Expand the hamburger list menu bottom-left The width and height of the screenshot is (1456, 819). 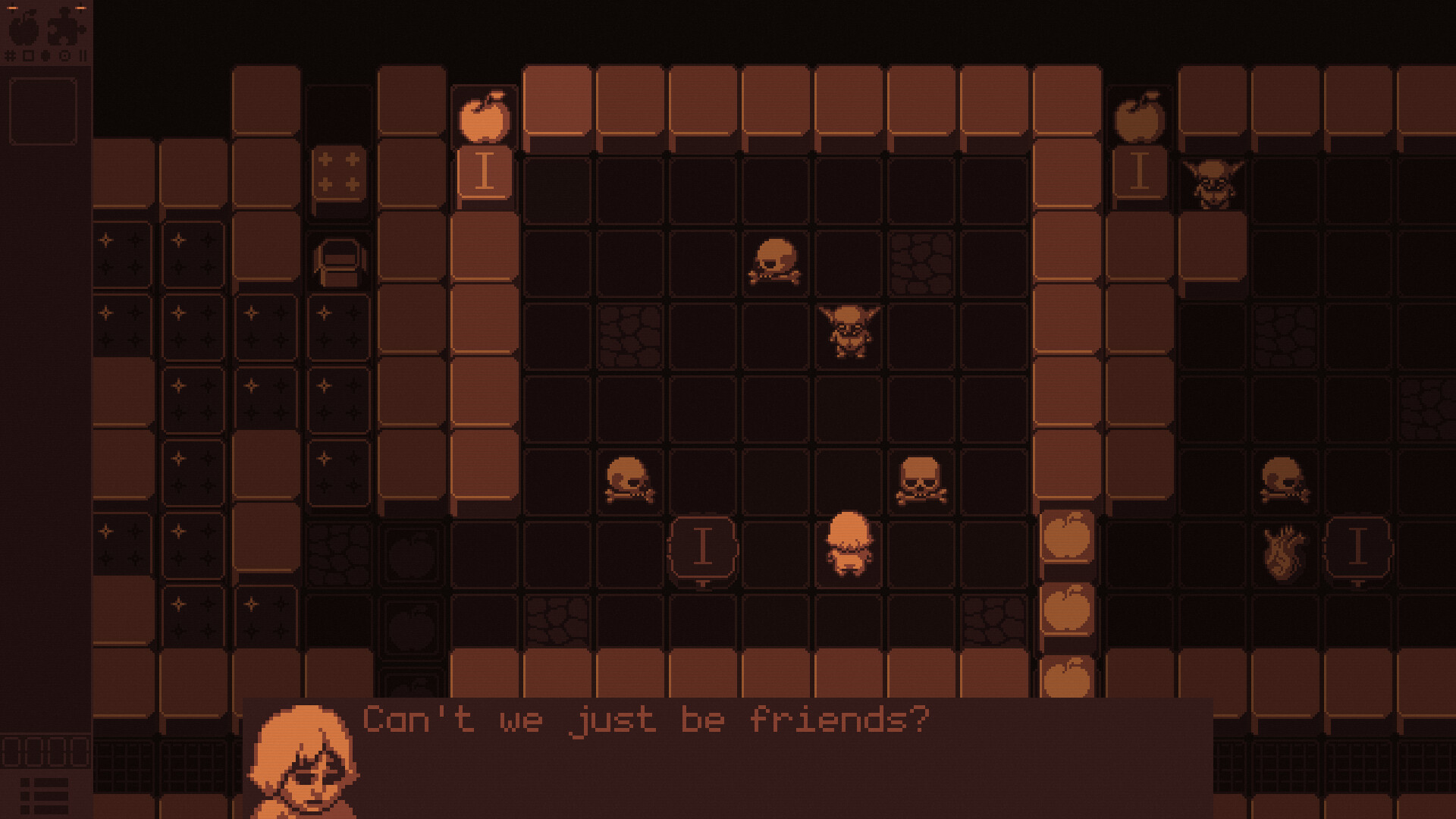[x=44, y=795]
